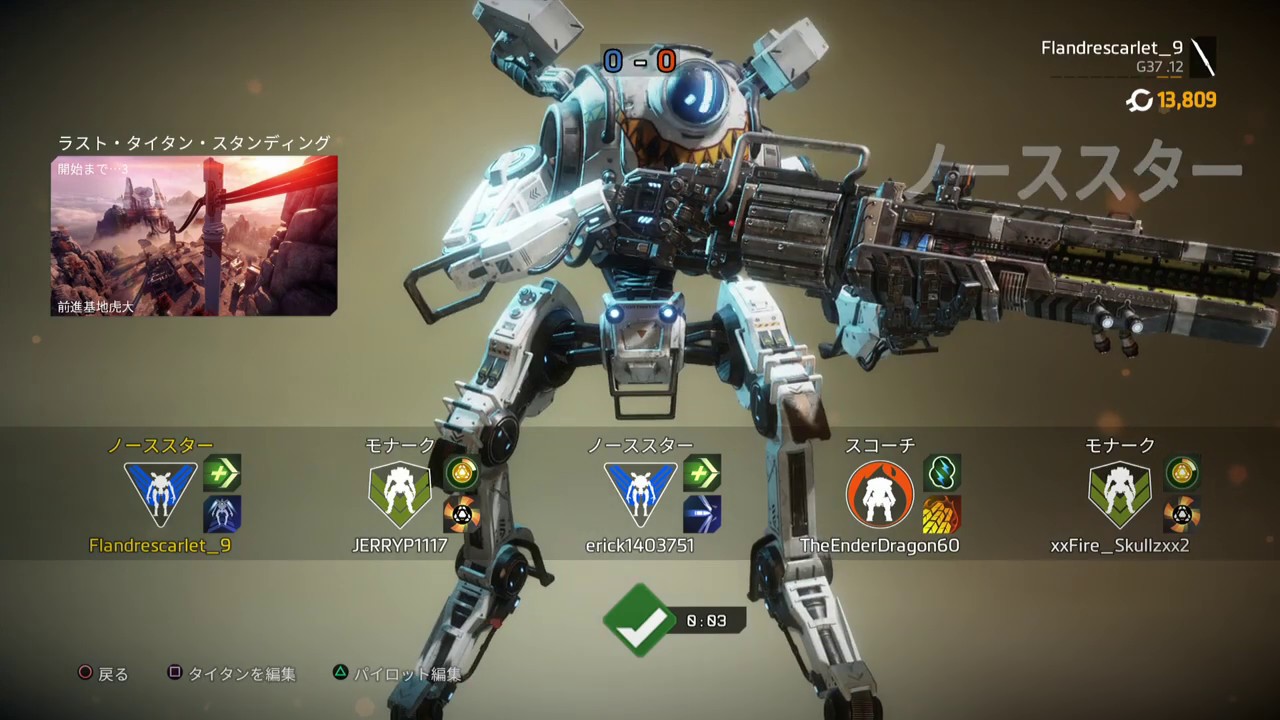Choose JERRYP1117's green Monarch emblem
Image resolution: width=1280 pixels, height=720 pixels.
[400, 494]
